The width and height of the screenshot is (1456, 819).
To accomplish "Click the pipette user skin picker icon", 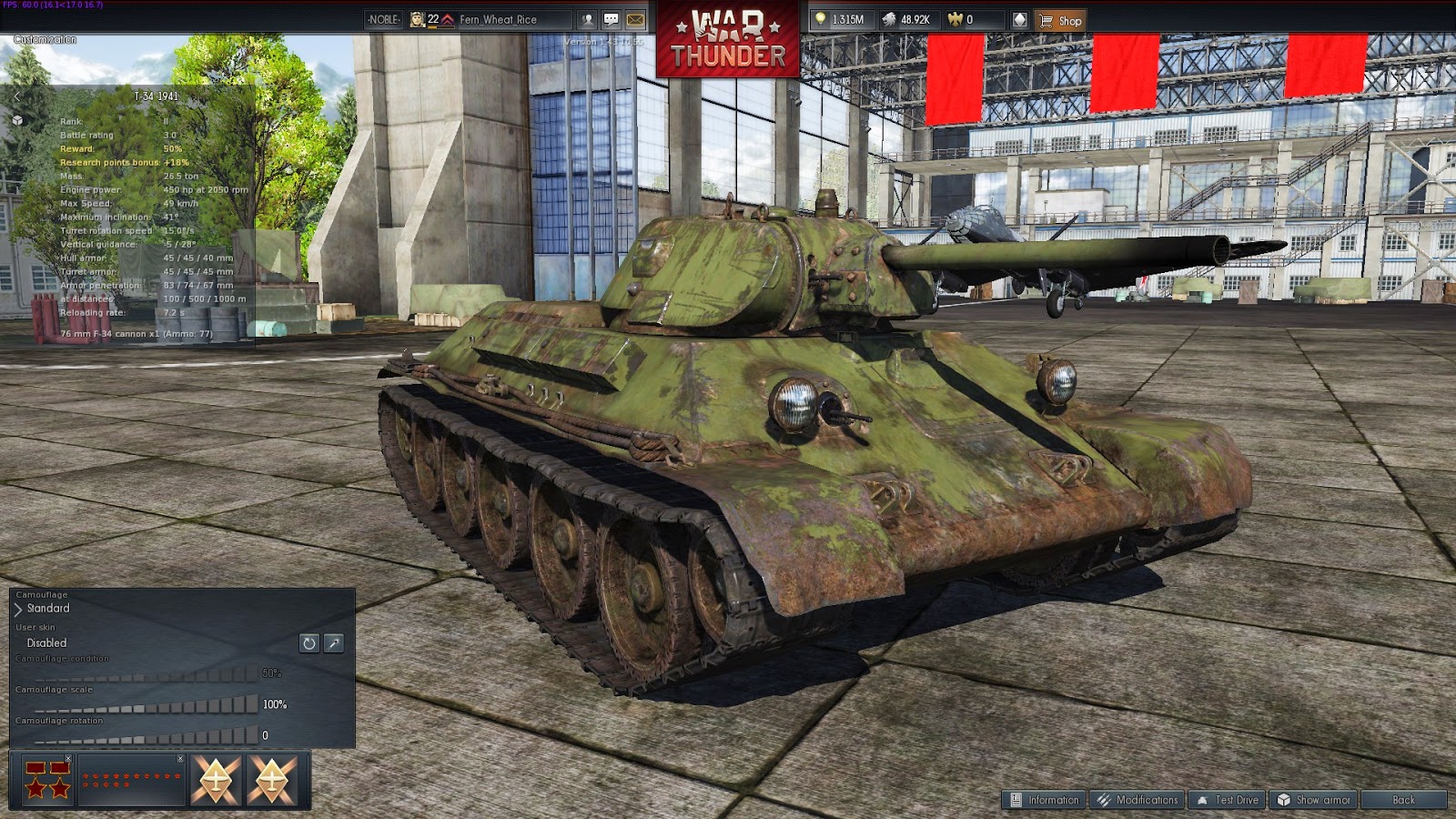I will pyautogui.click(x=333, y=643).
